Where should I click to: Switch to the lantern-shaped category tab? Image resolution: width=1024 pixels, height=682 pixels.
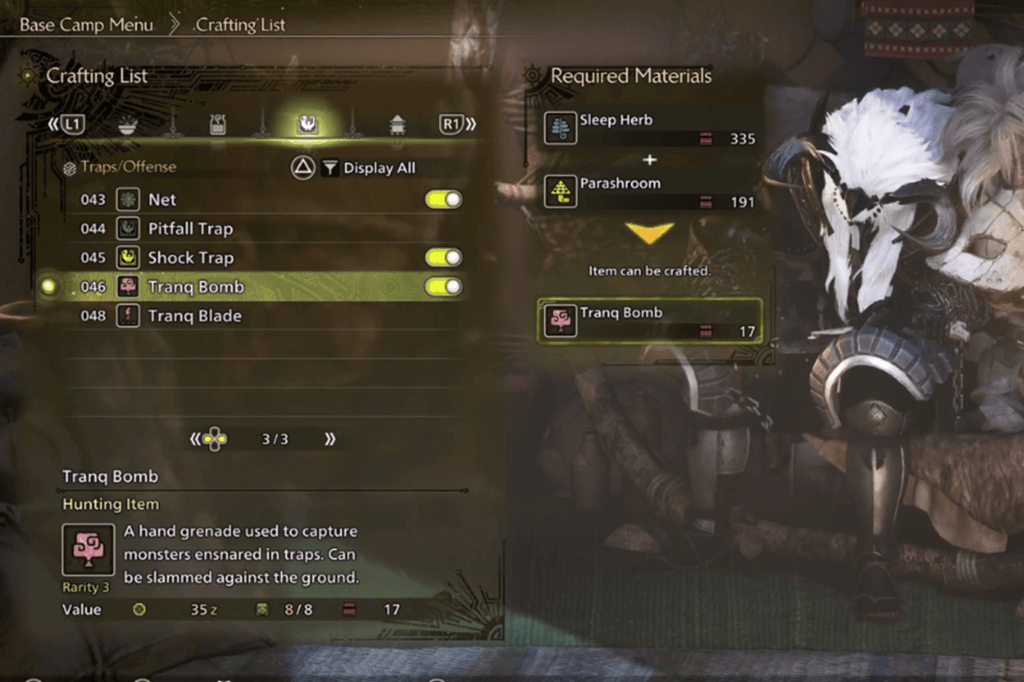(396, 125)
